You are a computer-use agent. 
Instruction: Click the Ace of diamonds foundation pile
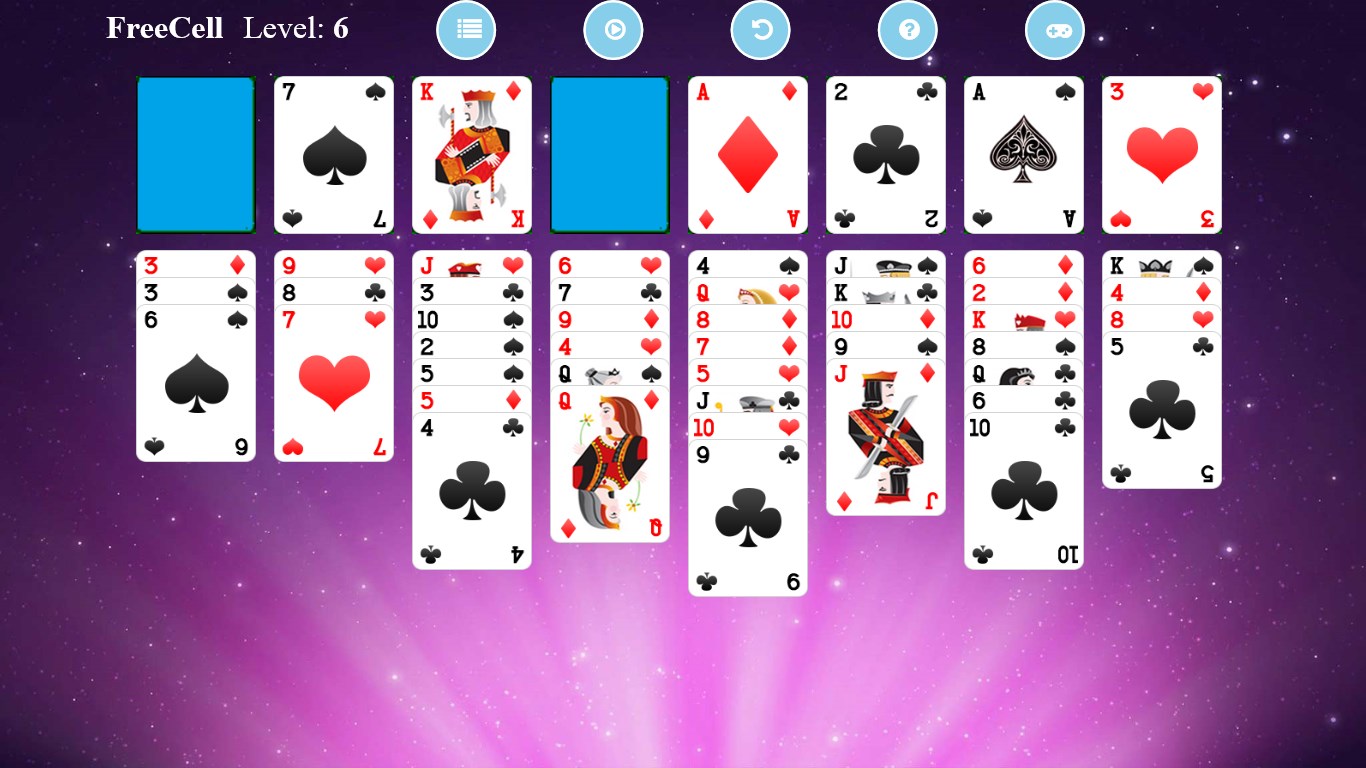[747, 155]
